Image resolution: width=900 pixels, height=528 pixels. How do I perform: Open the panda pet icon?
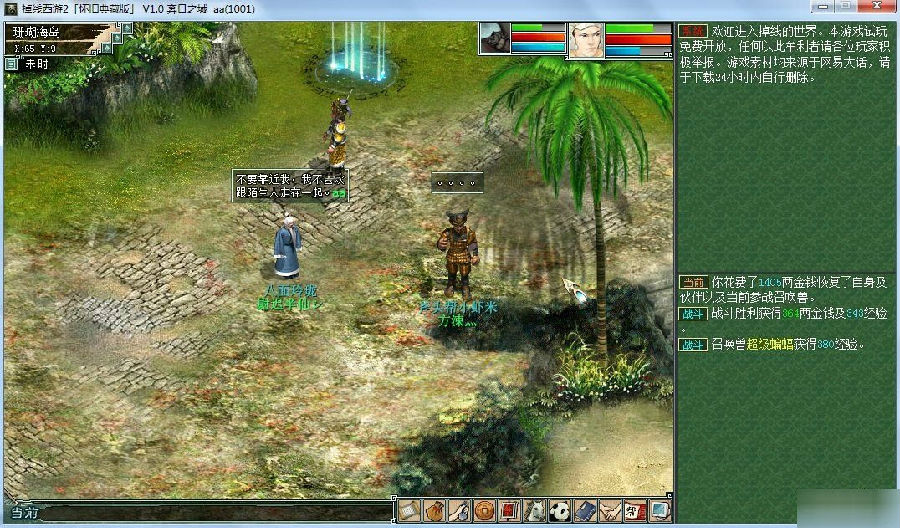(x=560, y=510)
